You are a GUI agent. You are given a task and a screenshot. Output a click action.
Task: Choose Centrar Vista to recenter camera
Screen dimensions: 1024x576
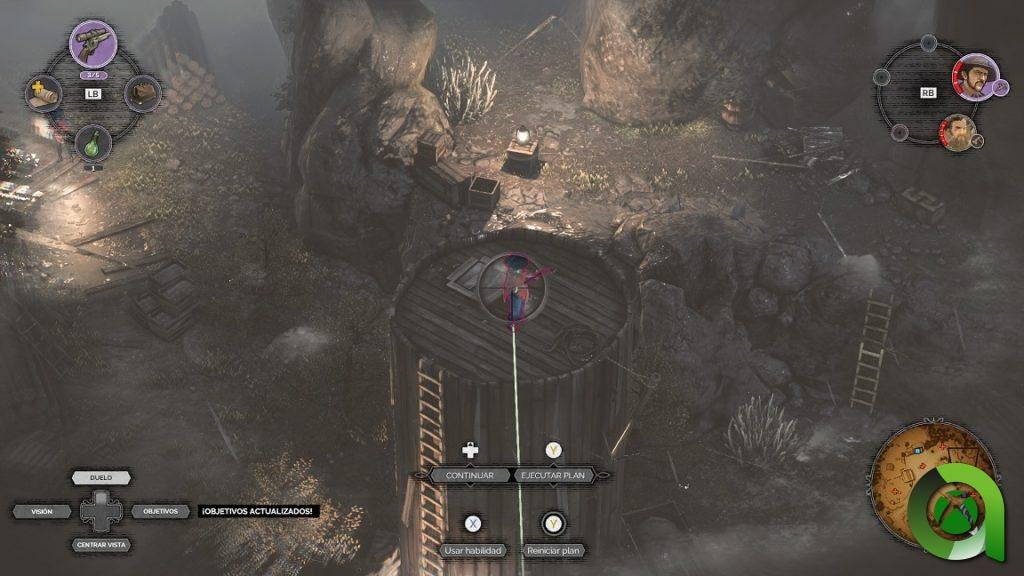[x=101, y=545]
